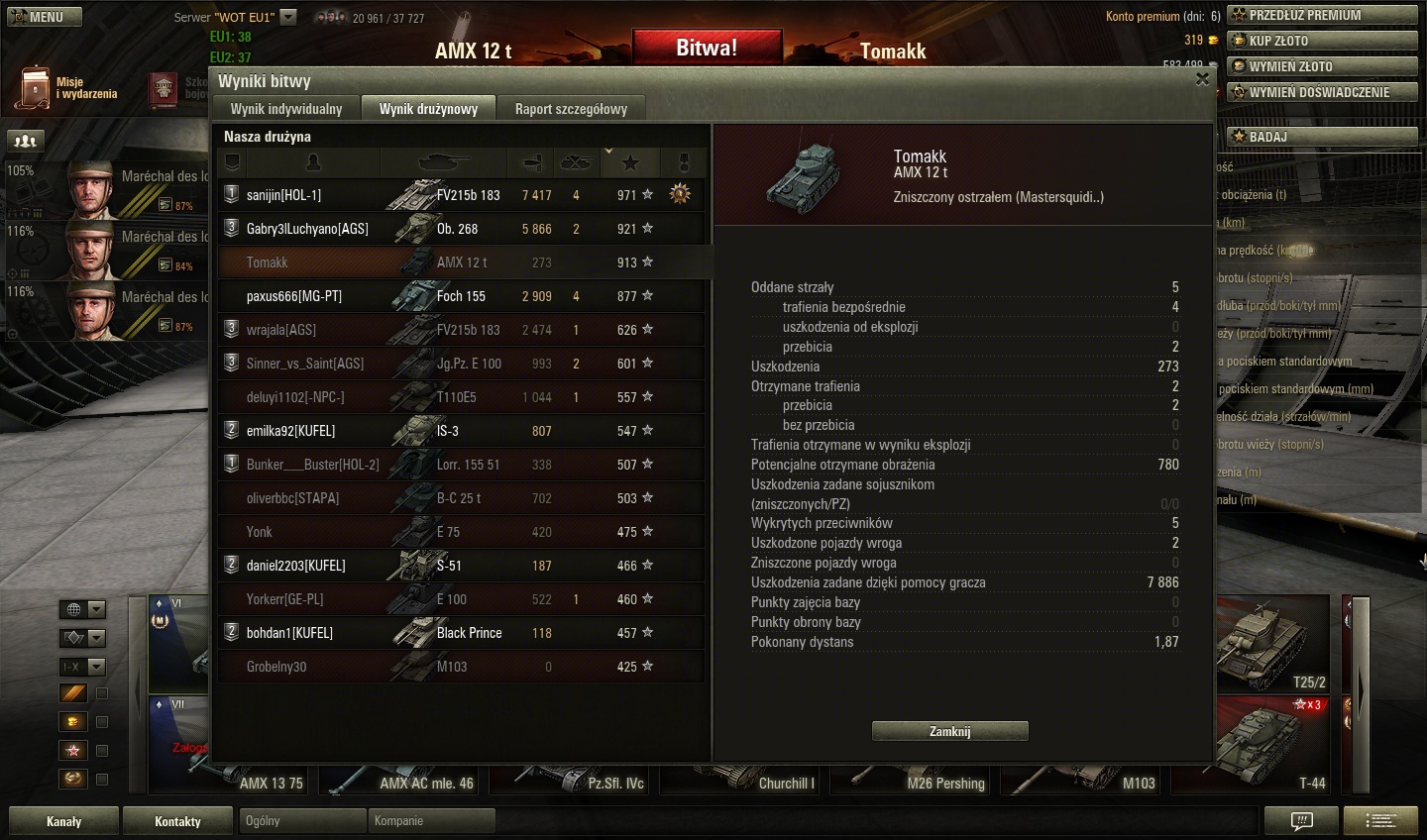Viewport: 1427px width, 840px height.
Task: Open the Kontakty contacts list
Action: 177,821
